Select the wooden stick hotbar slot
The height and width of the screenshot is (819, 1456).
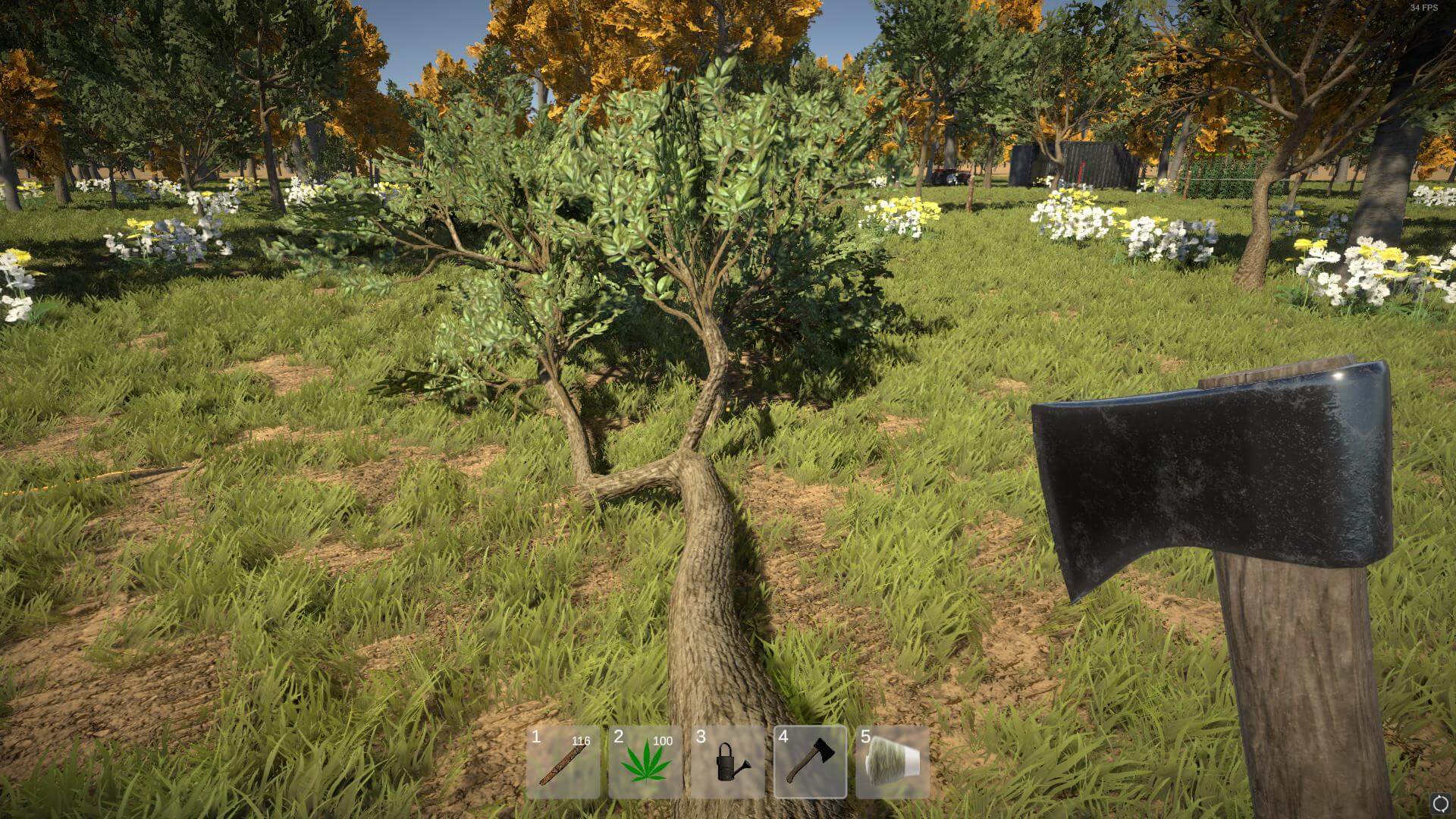point(563,762)
